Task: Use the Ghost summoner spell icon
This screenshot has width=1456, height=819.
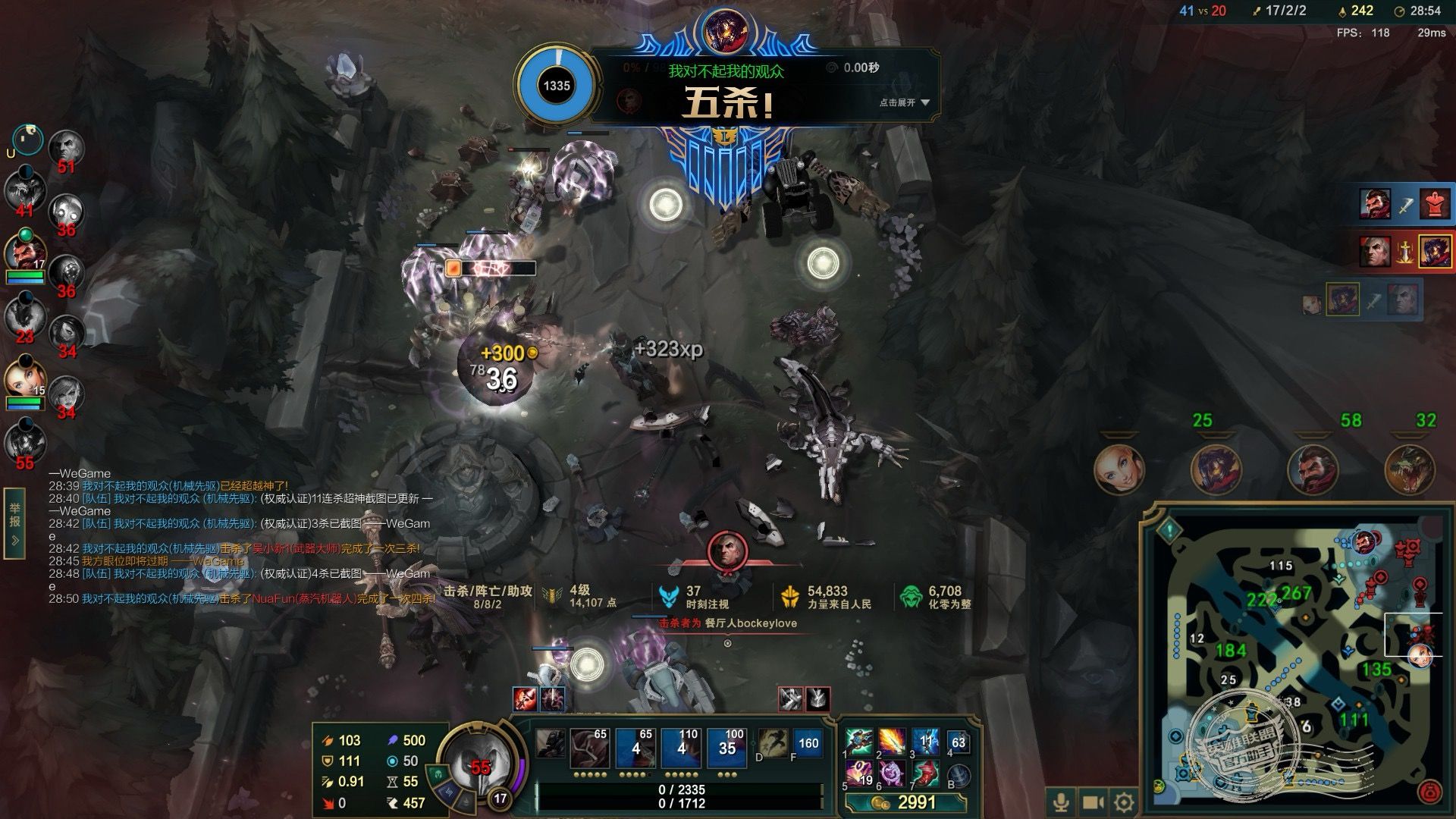Action: click(773, 744)
